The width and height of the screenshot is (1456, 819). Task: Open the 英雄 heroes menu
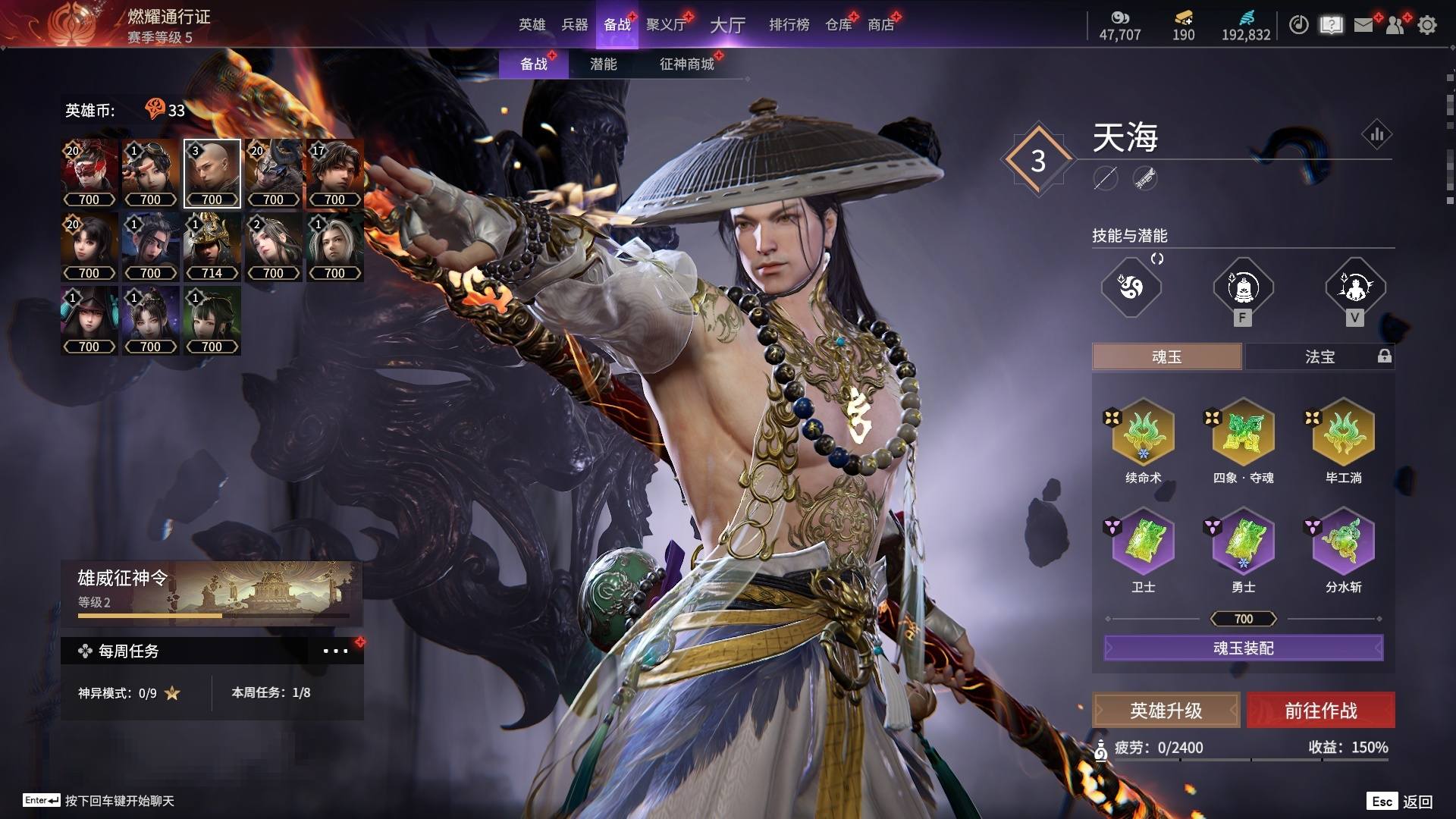click(532, 25)
